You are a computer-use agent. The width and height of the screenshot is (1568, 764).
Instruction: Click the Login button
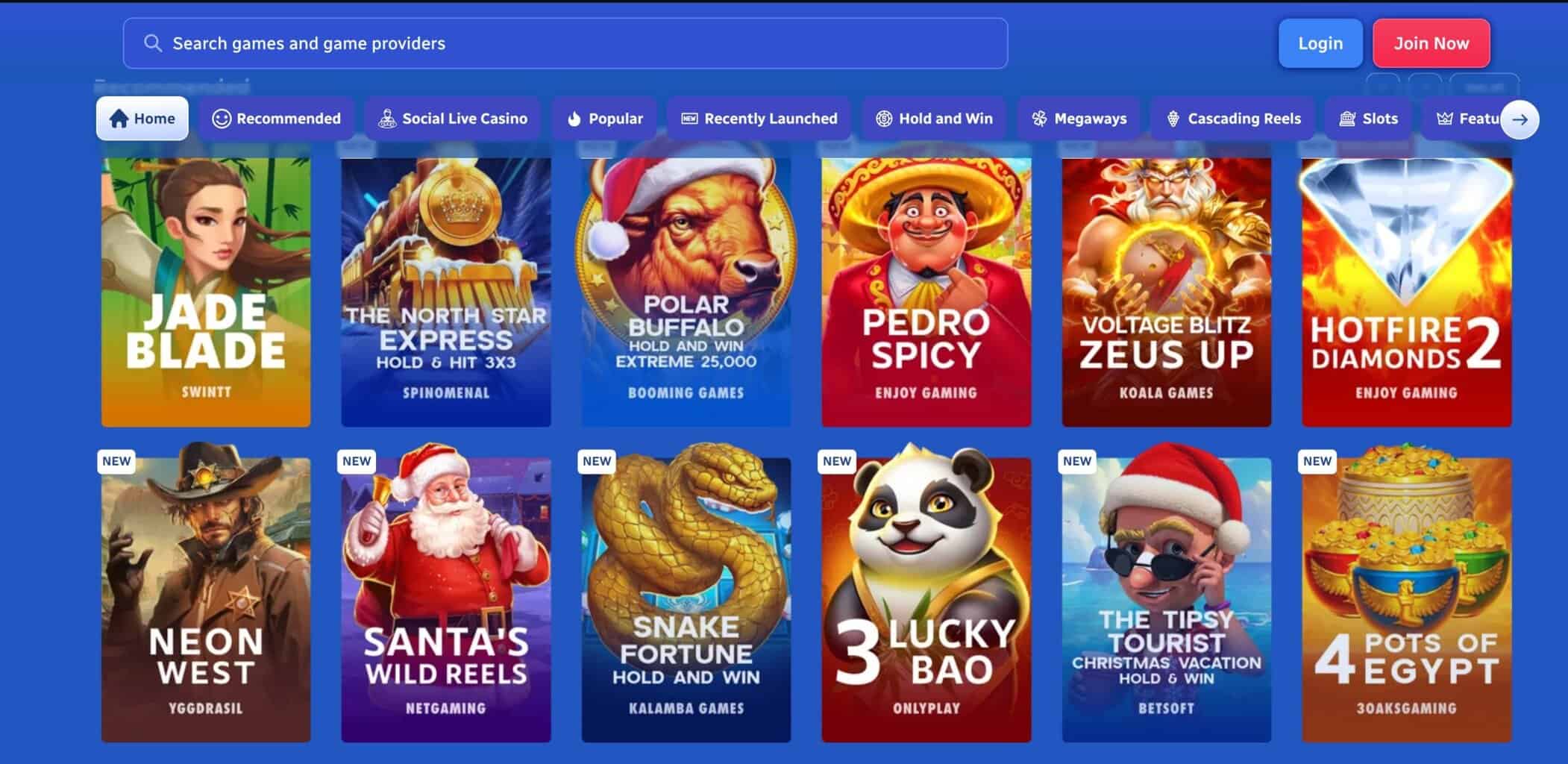click(x=1320, y=43)
